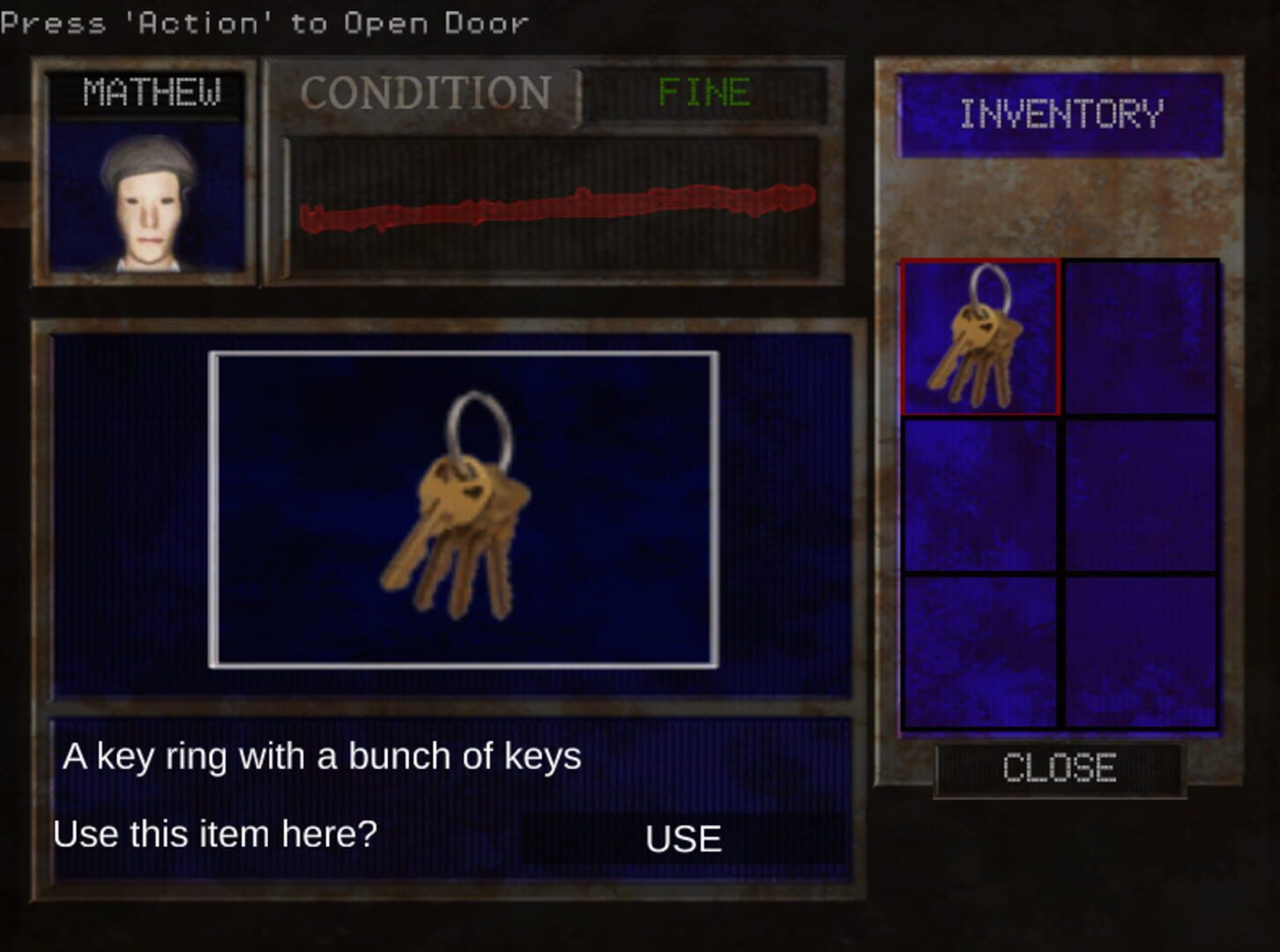Image resolution: width=1280 pixels, height=952 pixels.
Task: Select the empty slot beside the key ring
Action: point(1142,338)
